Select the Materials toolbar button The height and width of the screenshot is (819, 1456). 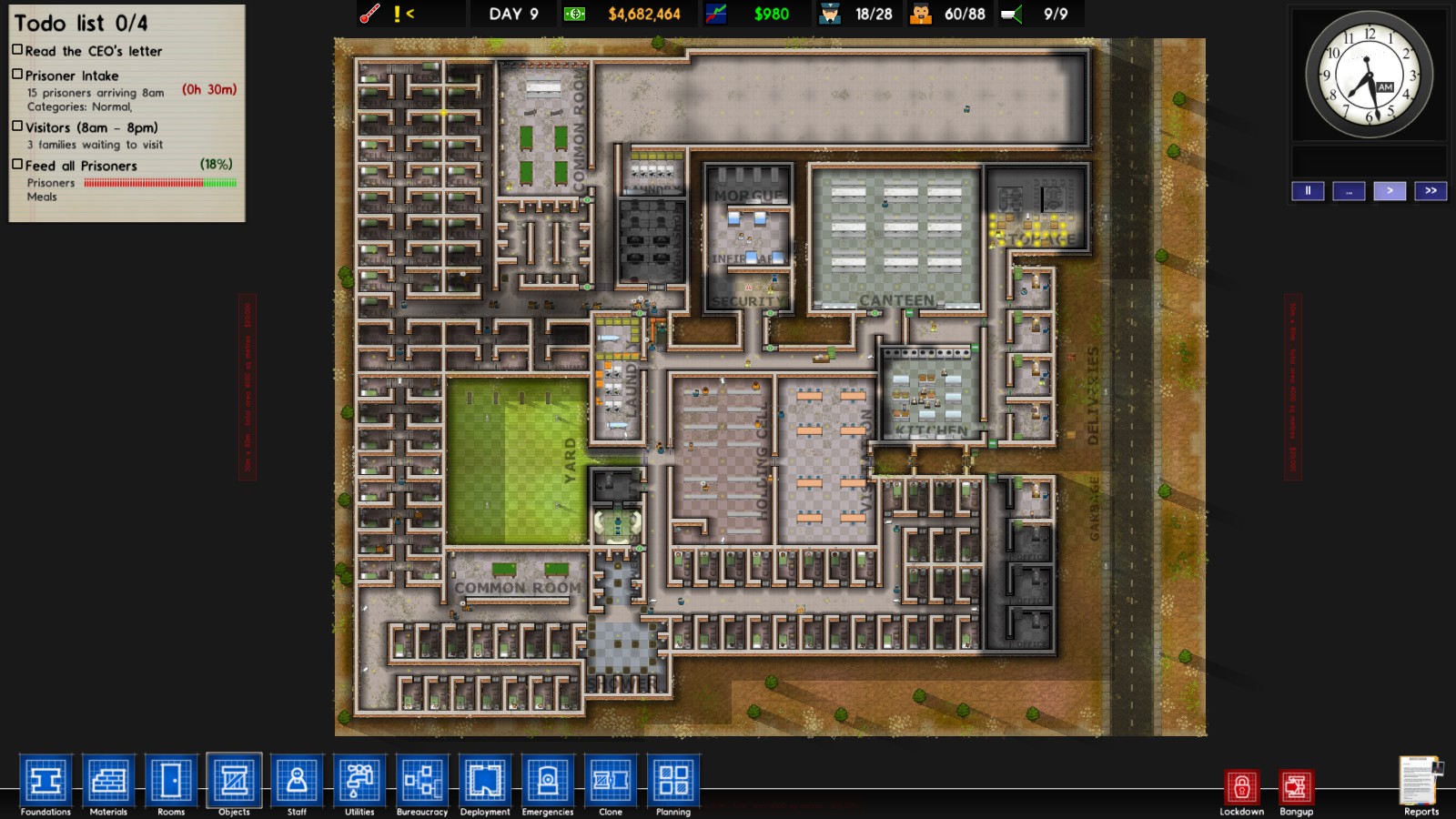pos(108,781)
